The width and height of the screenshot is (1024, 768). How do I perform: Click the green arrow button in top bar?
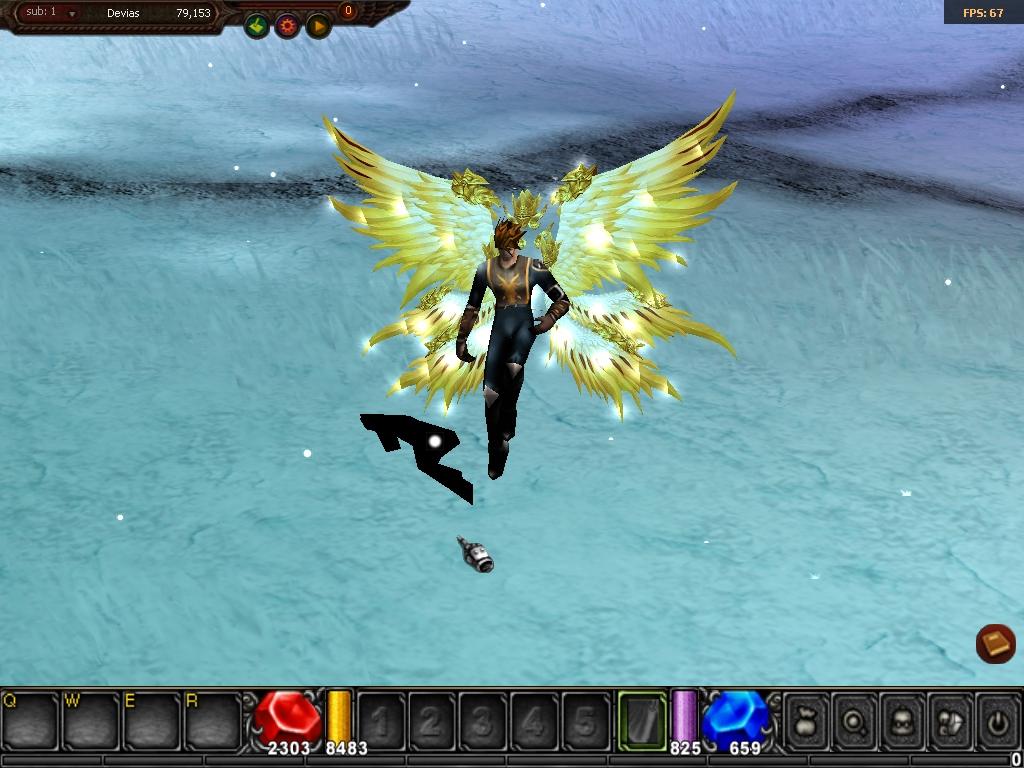257,26
